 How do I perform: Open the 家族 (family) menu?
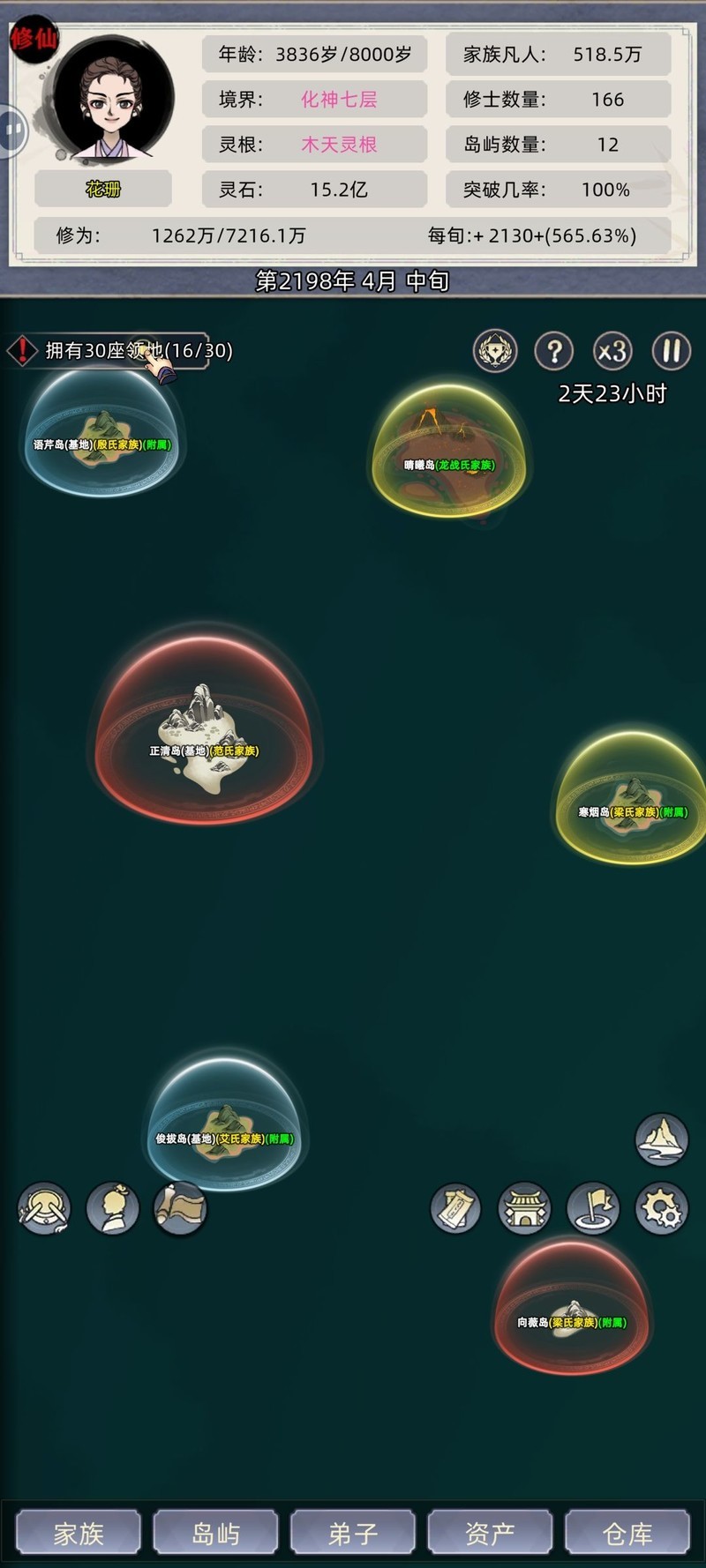[79, 1533]
